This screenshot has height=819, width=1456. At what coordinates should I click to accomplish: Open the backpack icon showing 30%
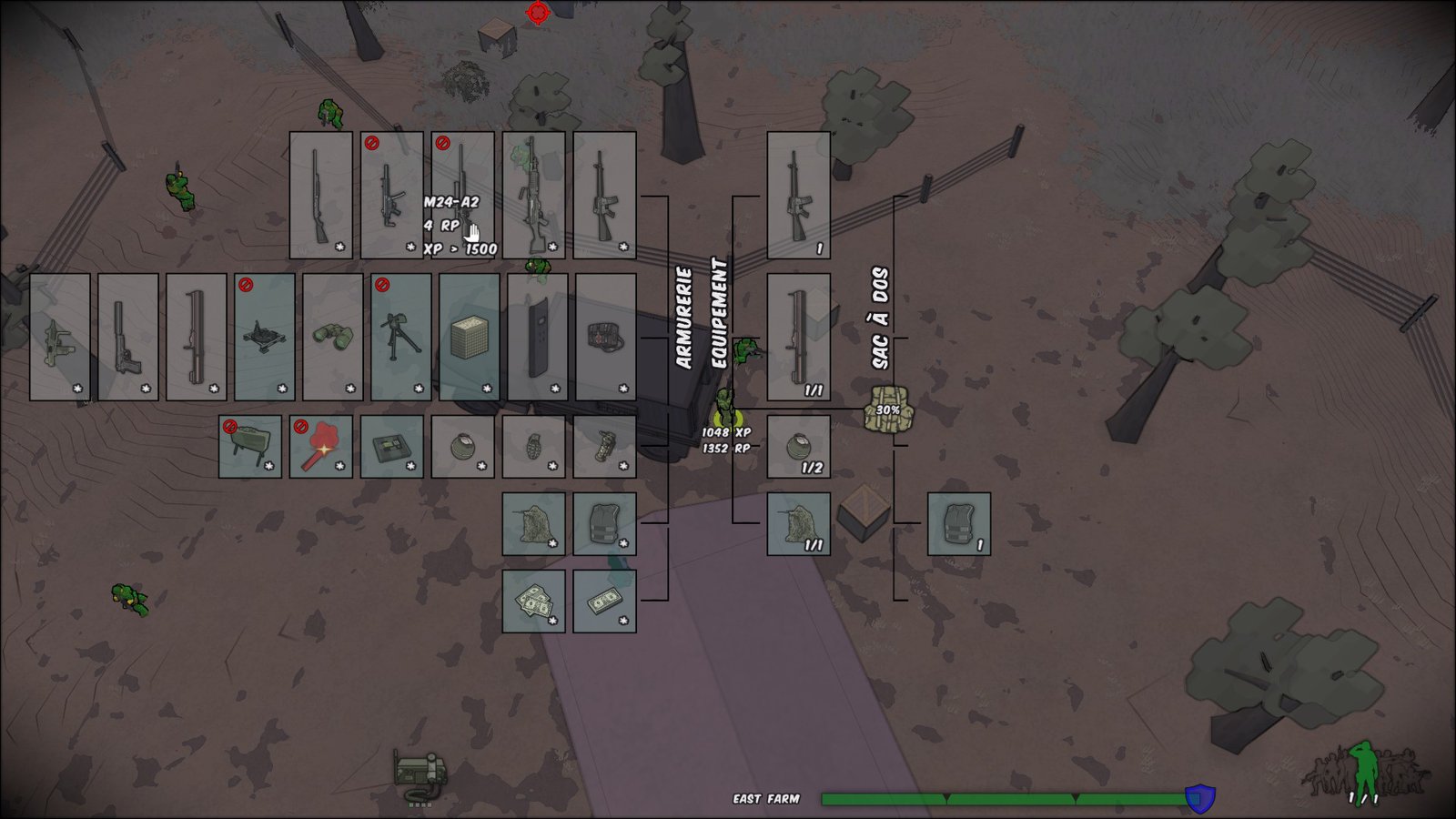point(887,409)
